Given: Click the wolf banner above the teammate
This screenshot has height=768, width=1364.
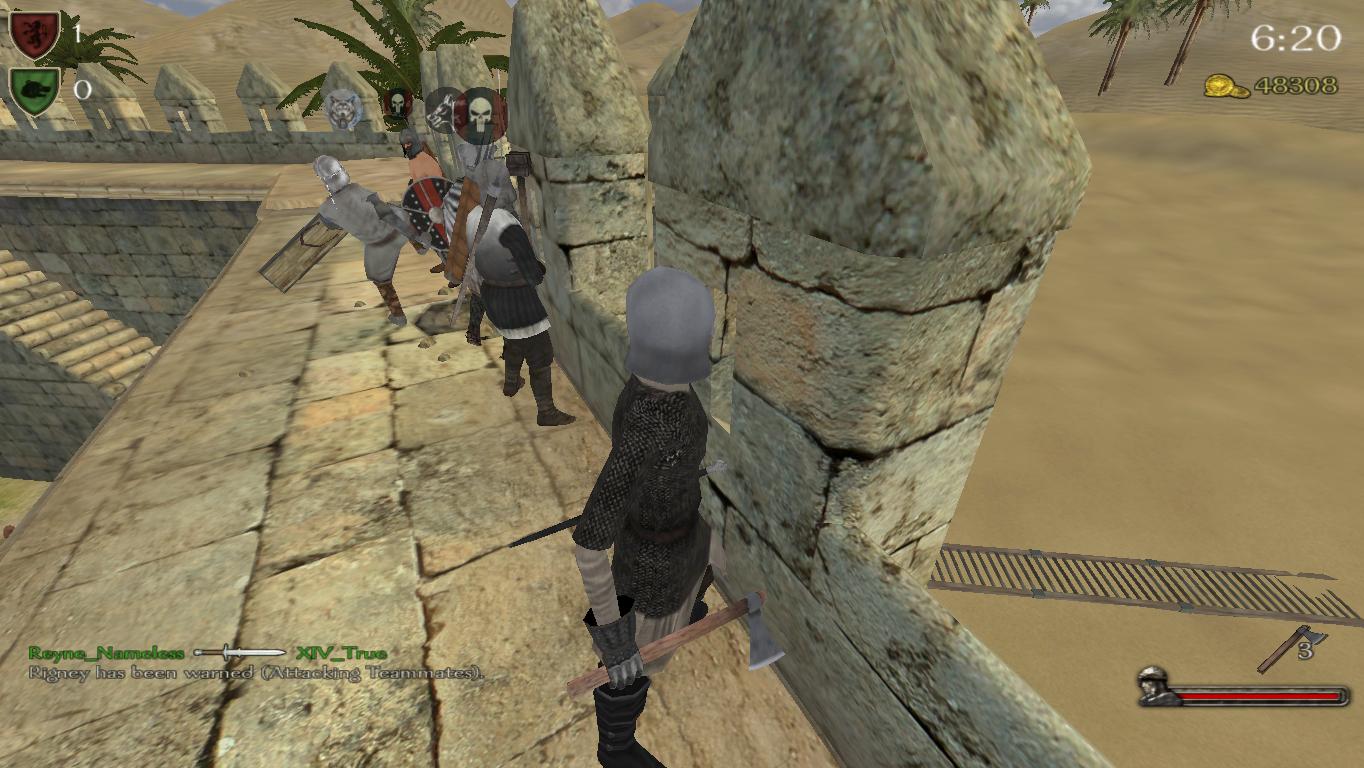Looking at the screenshot, I should click(x=343, y=109).
